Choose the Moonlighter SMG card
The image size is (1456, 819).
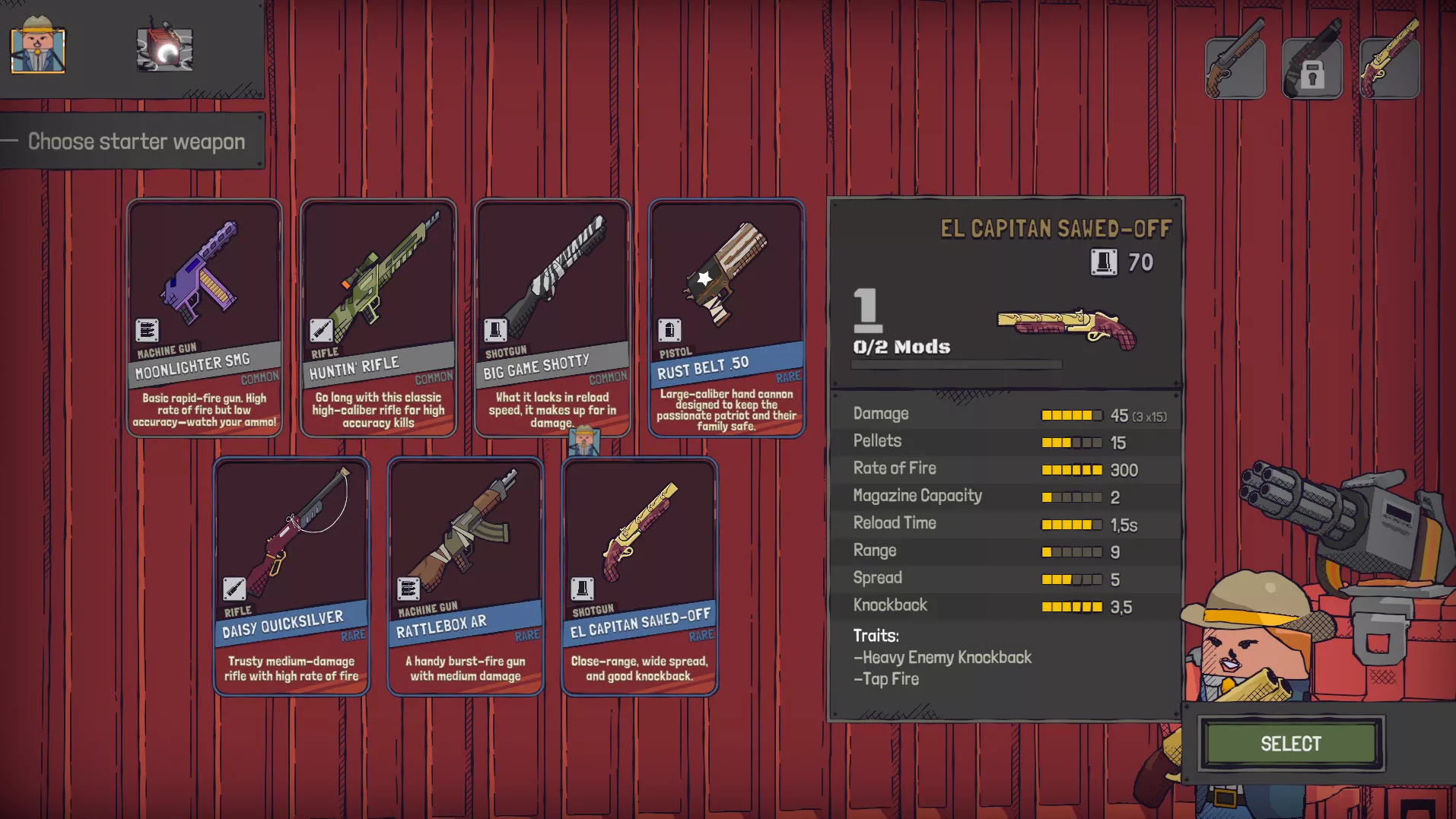tap(204, 317)
